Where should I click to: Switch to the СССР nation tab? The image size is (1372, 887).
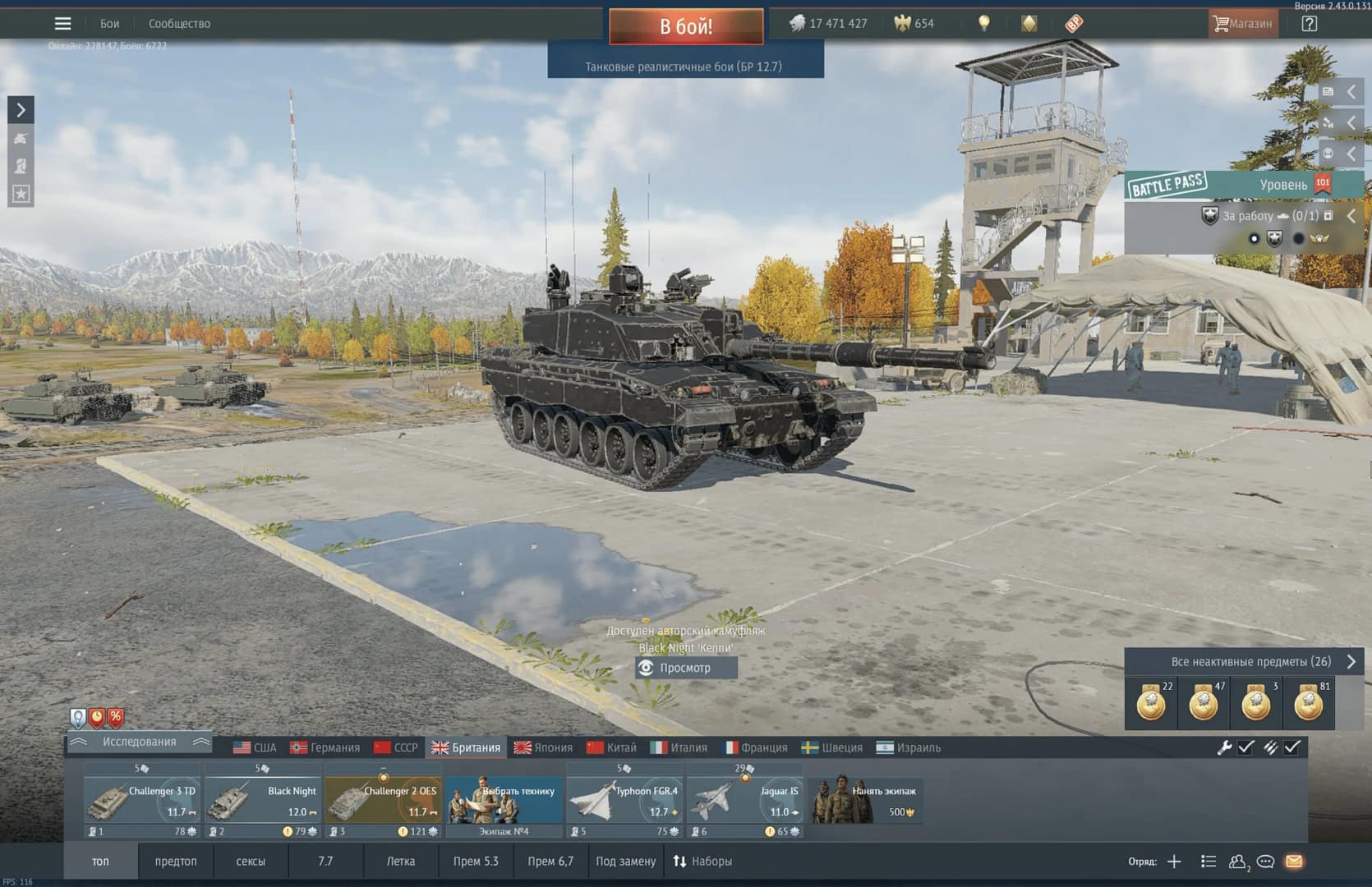coord(395,747)
